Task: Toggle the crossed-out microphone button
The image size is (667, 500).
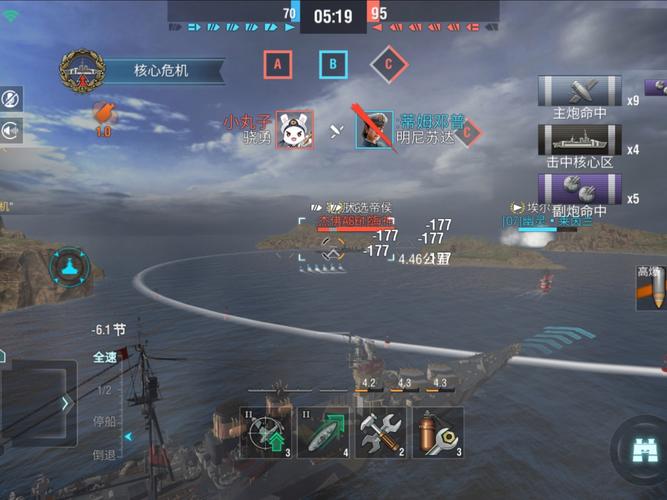Action: 11,99
